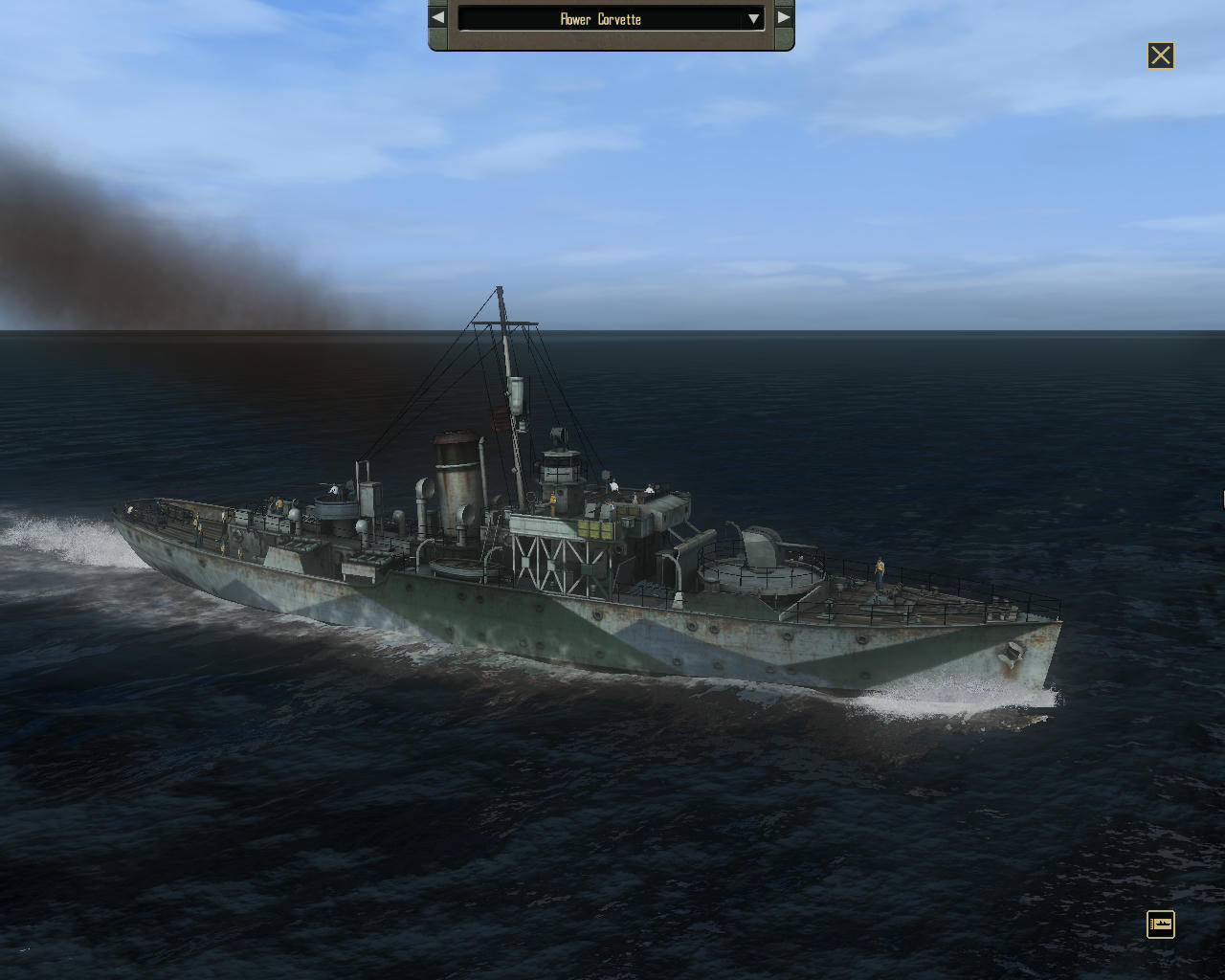Show the previous ship with left arrow
The image size is (1225, 980).
[437, 18]
